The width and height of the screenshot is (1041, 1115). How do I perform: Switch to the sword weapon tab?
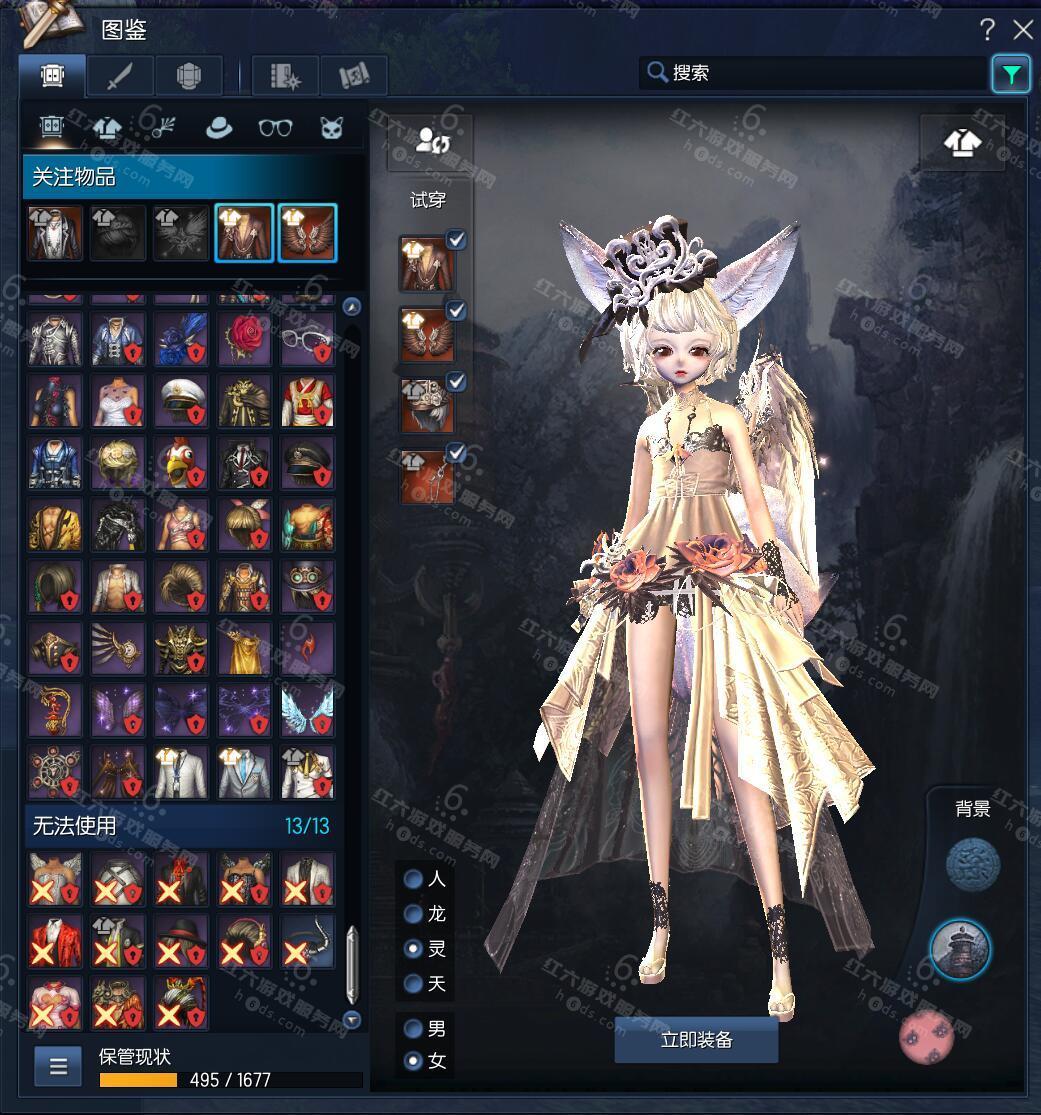(120, 76)
